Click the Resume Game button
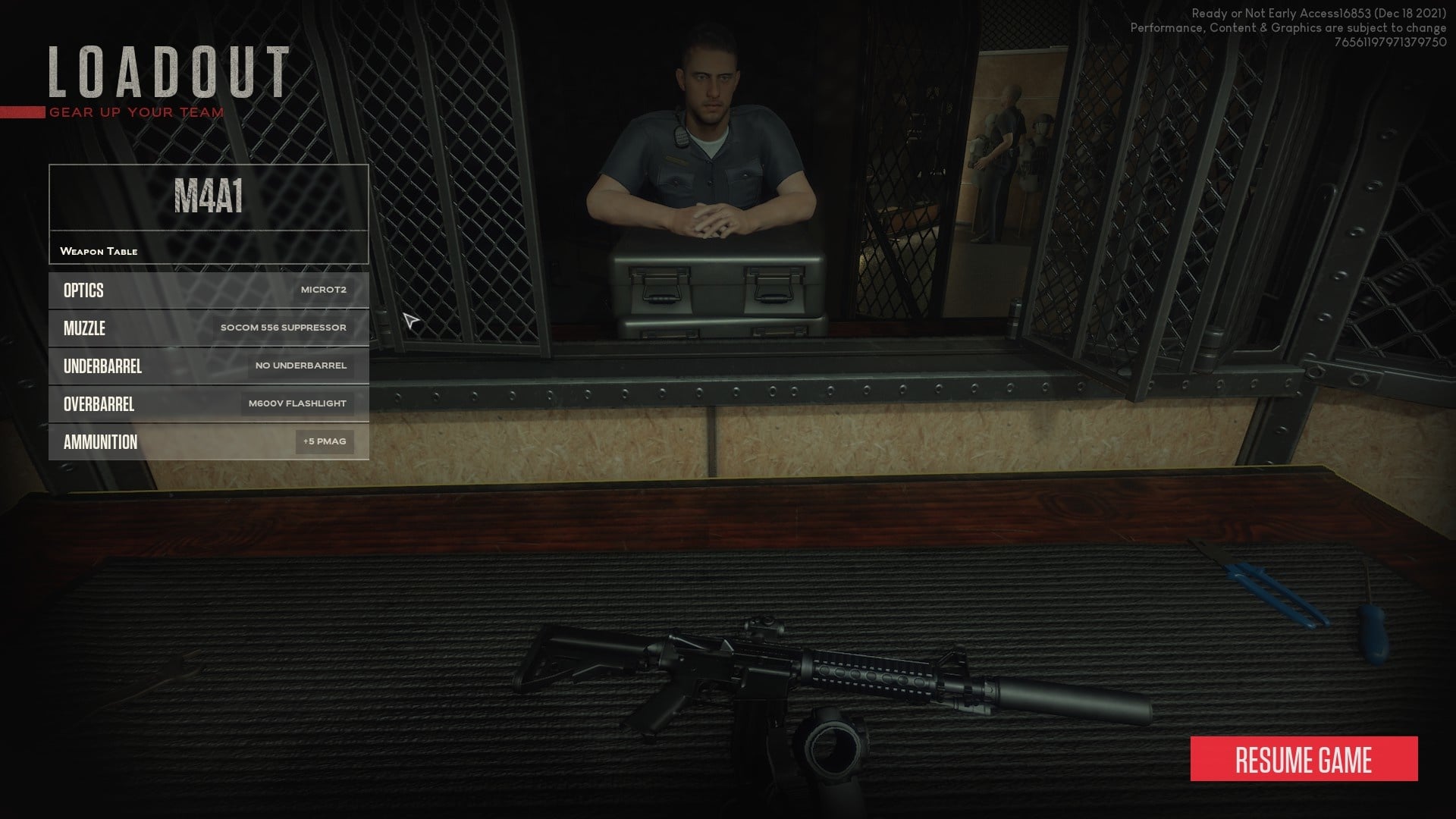This screenshot has height=819, width=1456. (x=1304, y=759)
